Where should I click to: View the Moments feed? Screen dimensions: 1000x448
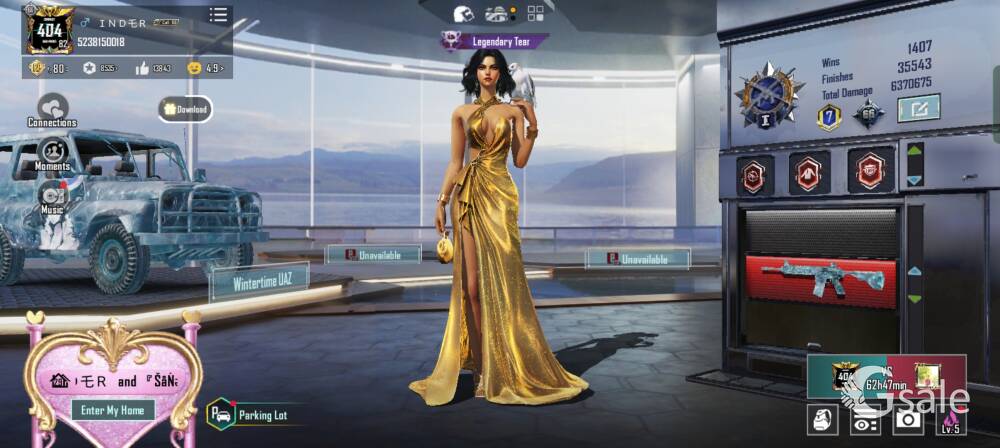tap(52, 154)
